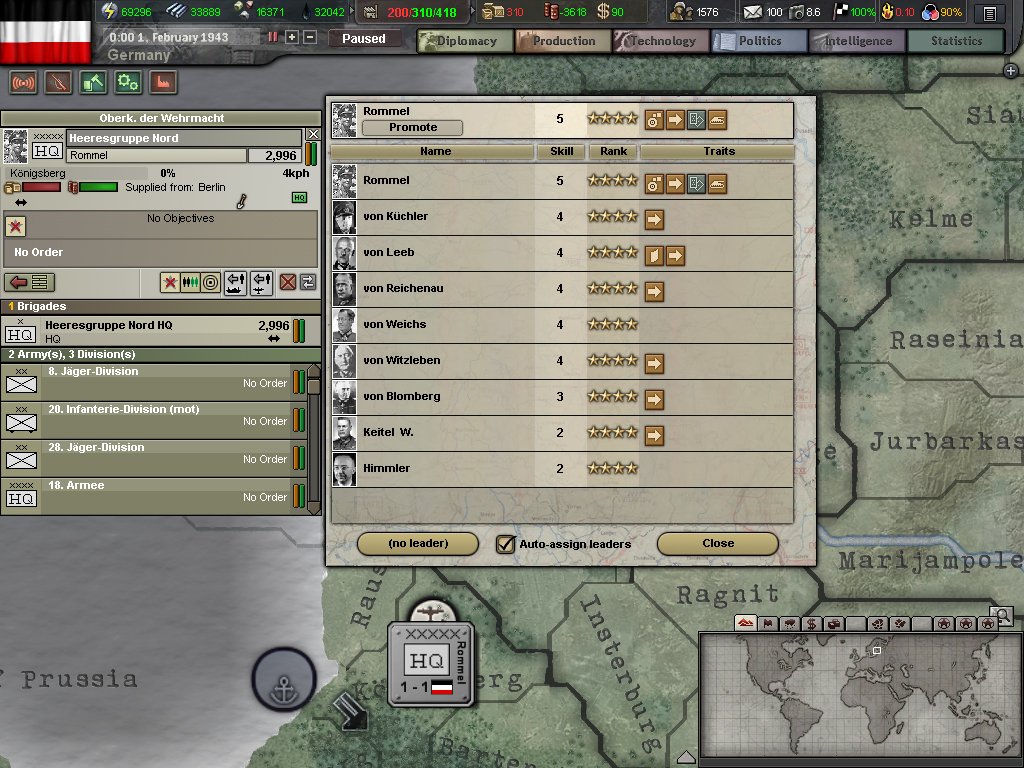Image resolution: width=1024 pixels, height=768 pixels.
Task: Open the Diplomacy tab
Action: 464,41
